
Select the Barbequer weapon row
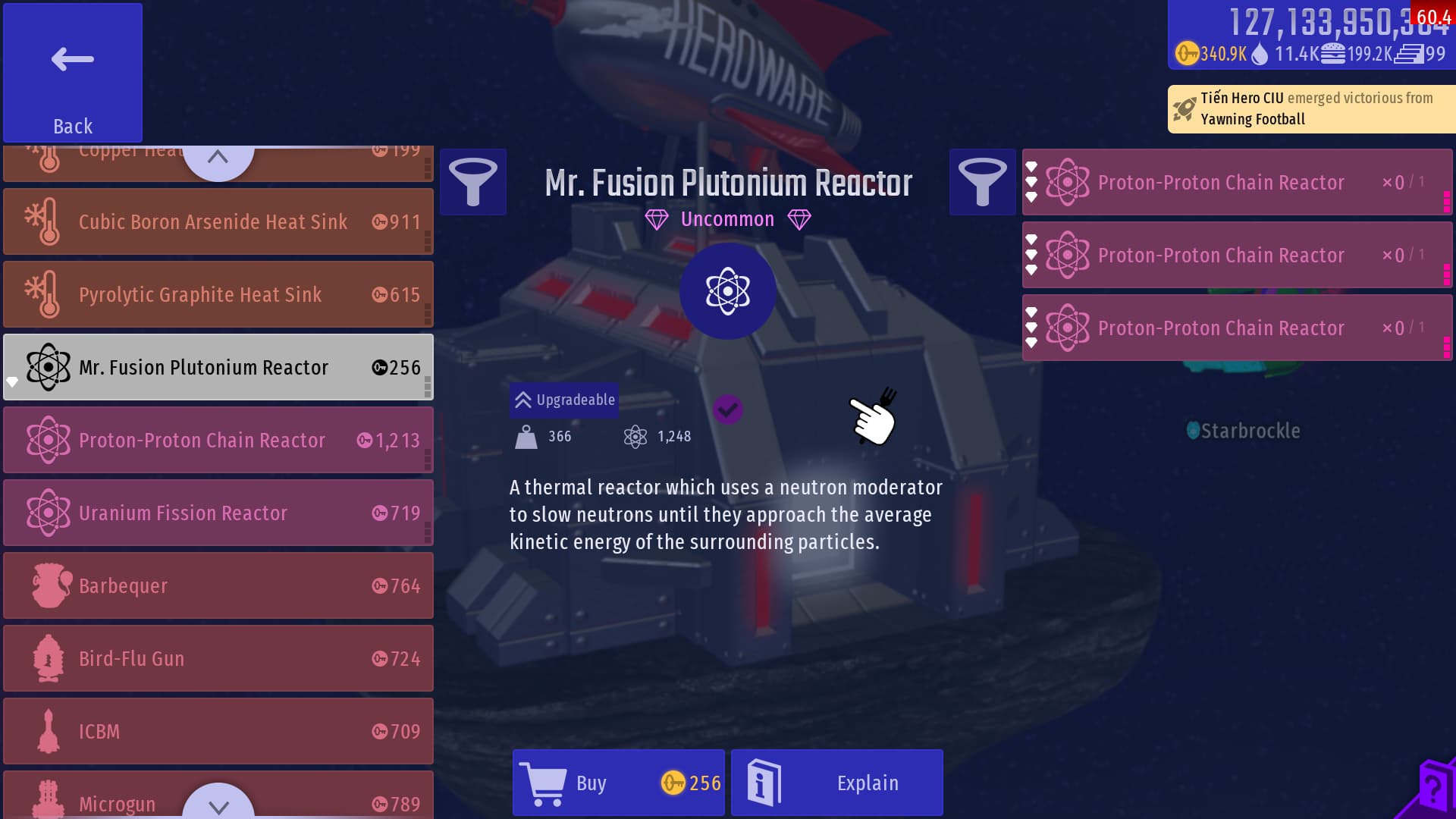218,585
